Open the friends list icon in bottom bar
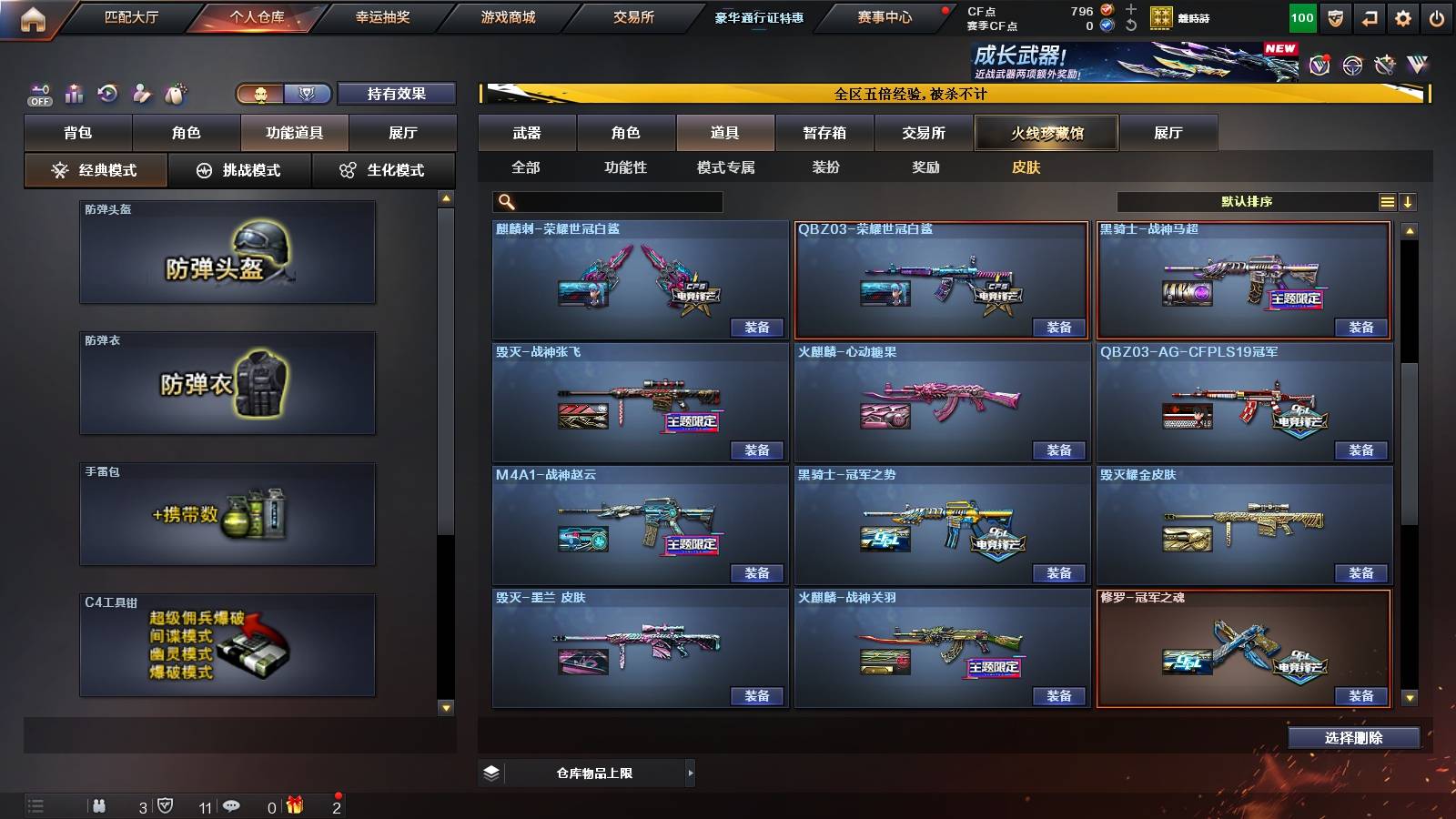This screenshot has height=819, width=1456. (x=100, y=804)
